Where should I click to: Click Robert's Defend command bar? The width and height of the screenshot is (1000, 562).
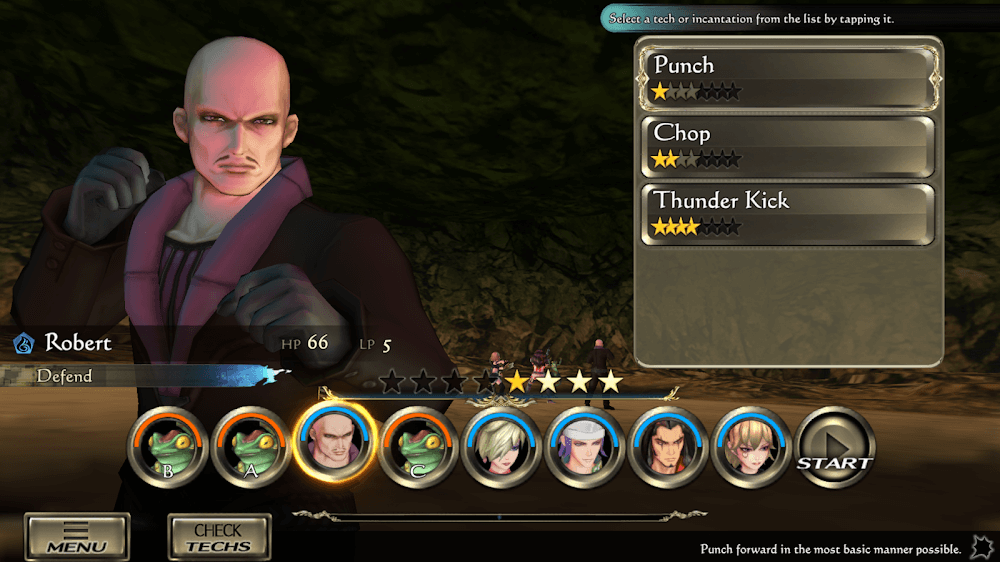tap(140, 376)
